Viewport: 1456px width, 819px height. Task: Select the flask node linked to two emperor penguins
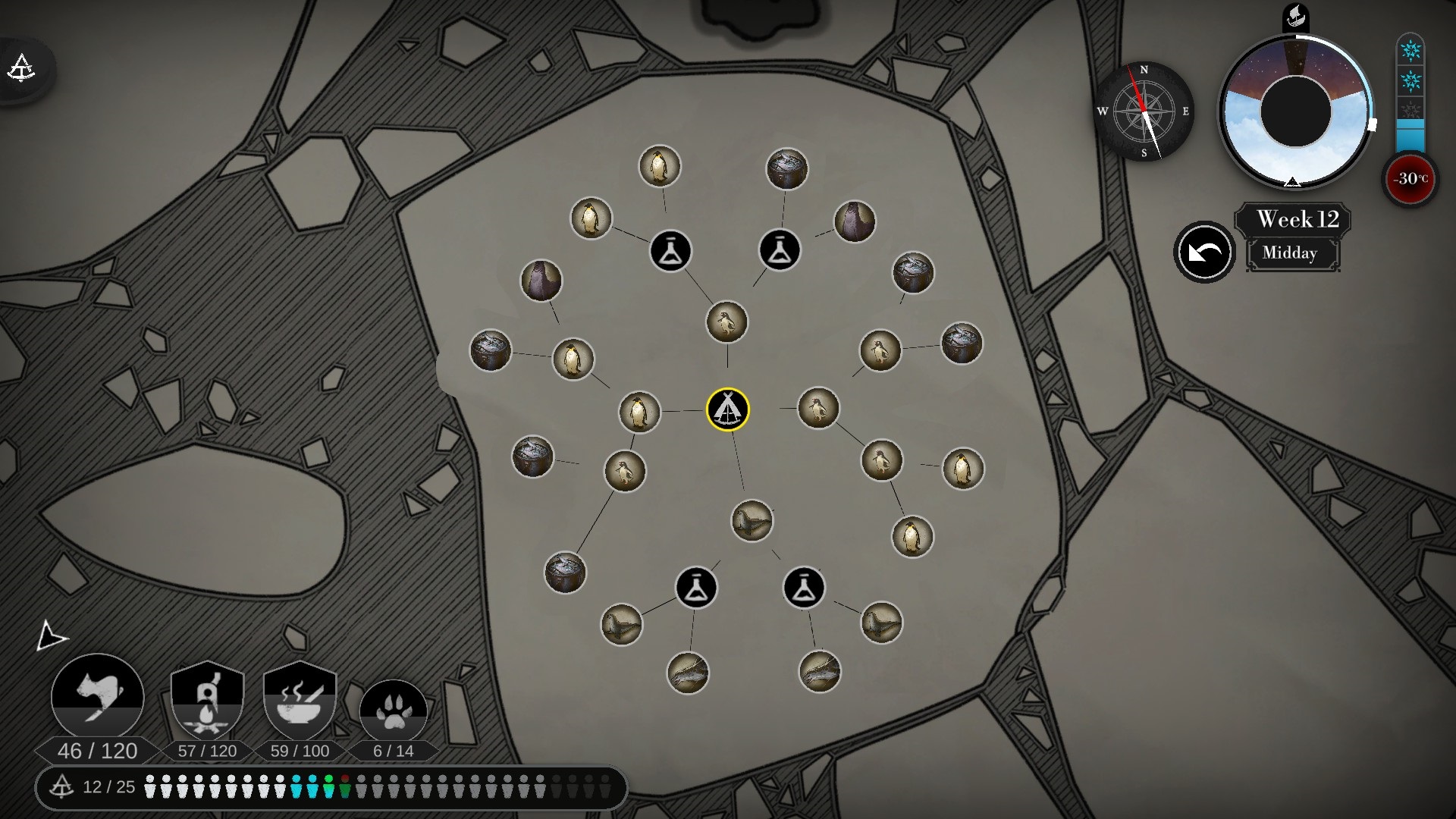pos(670,250)
